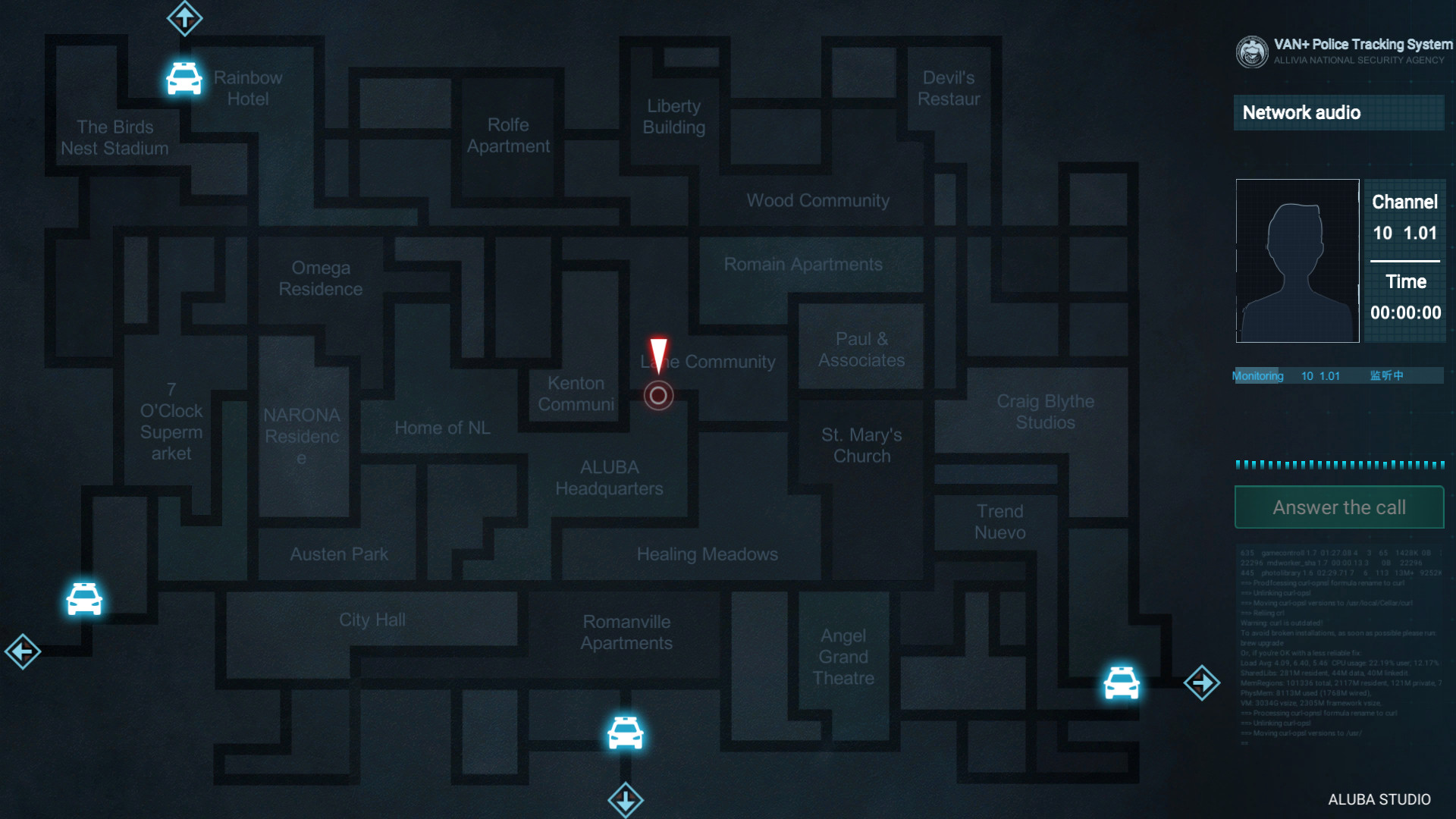Screen dimensions: 1456x819
Task: Toggle the Monitoring status indicator
Action: point(1257,375)
